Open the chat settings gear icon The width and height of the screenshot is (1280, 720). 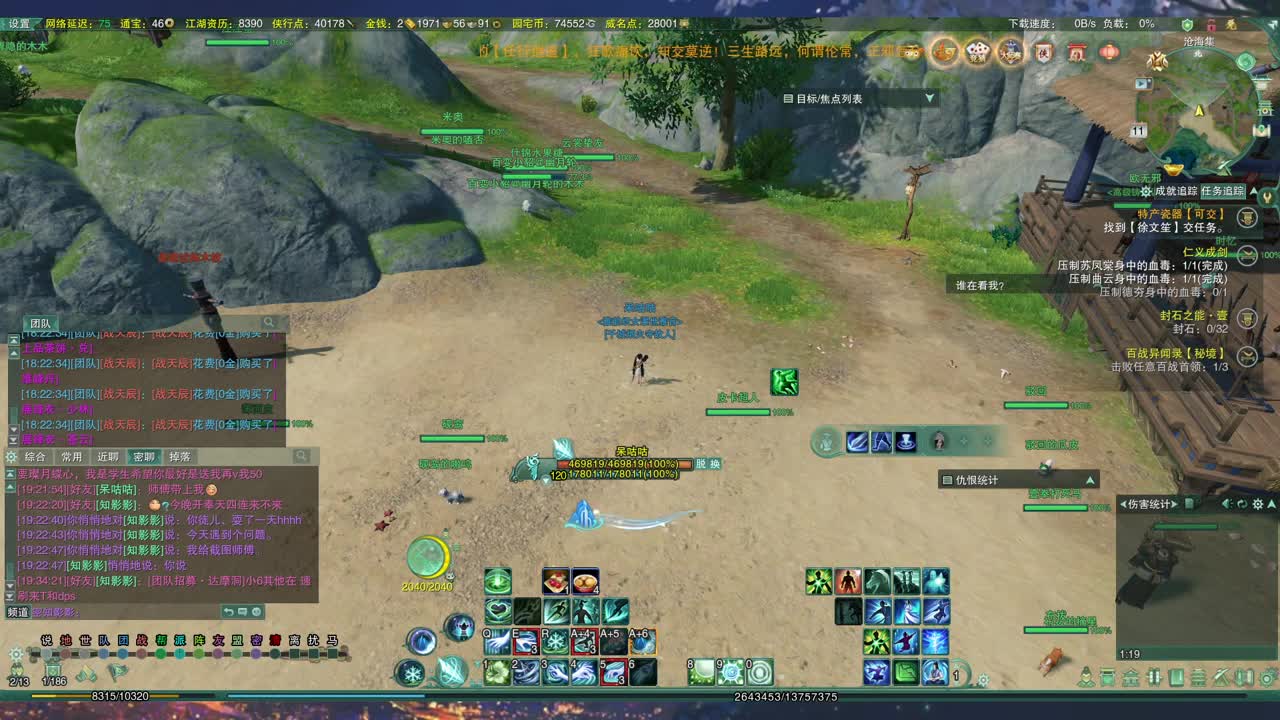pyautogui.click(x=10, y=456)
